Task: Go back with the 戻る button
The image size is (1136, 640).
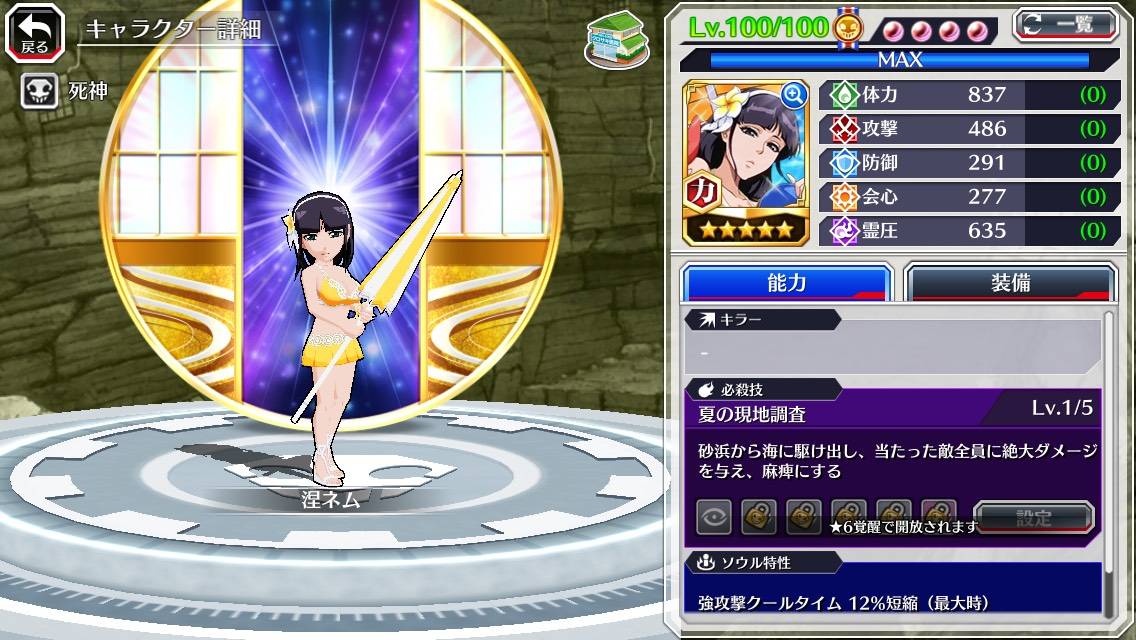Action: coord(33,33)
